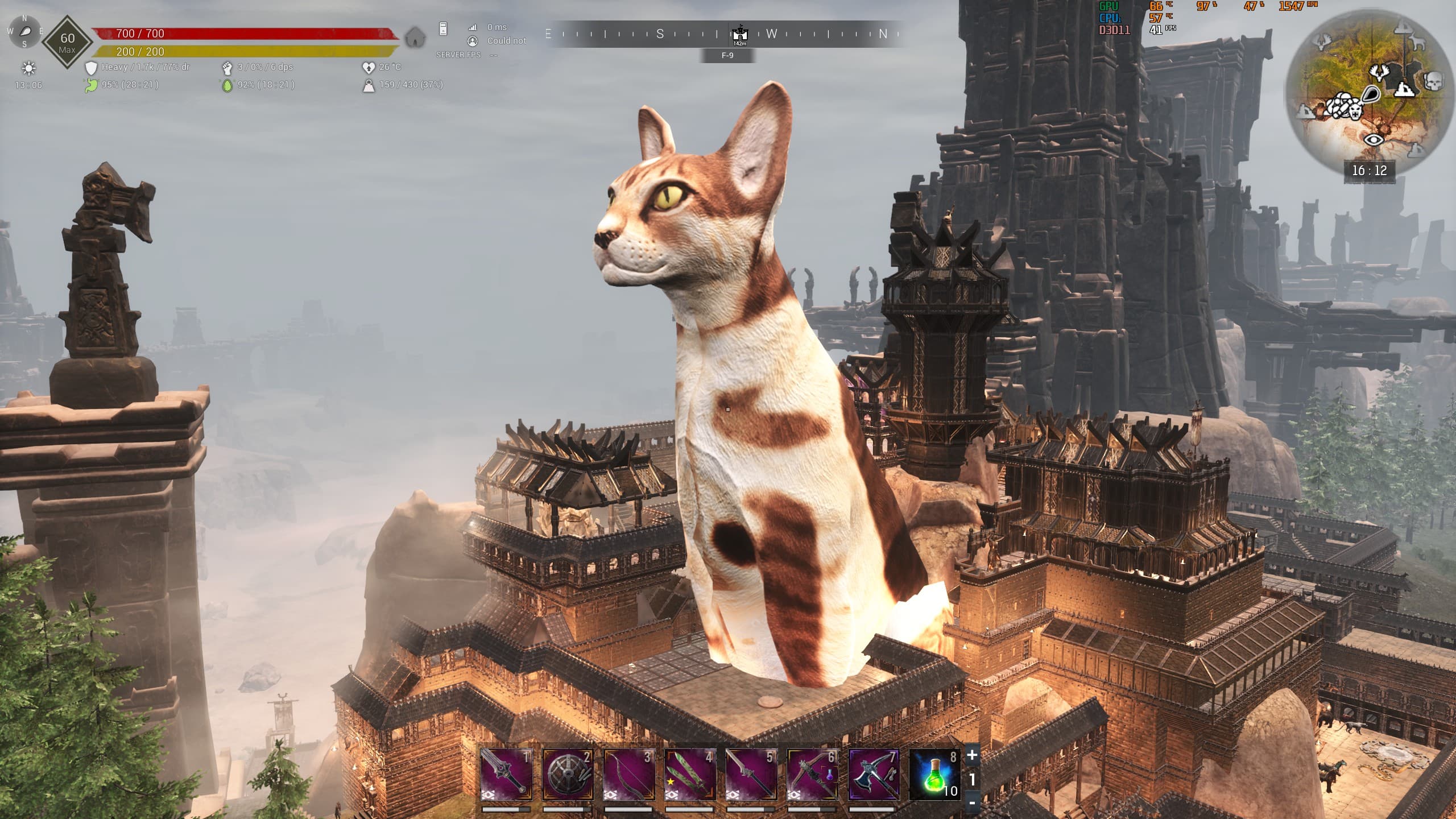
Task: Click the shield armor stat icon
Action: [x=91, y=68]
